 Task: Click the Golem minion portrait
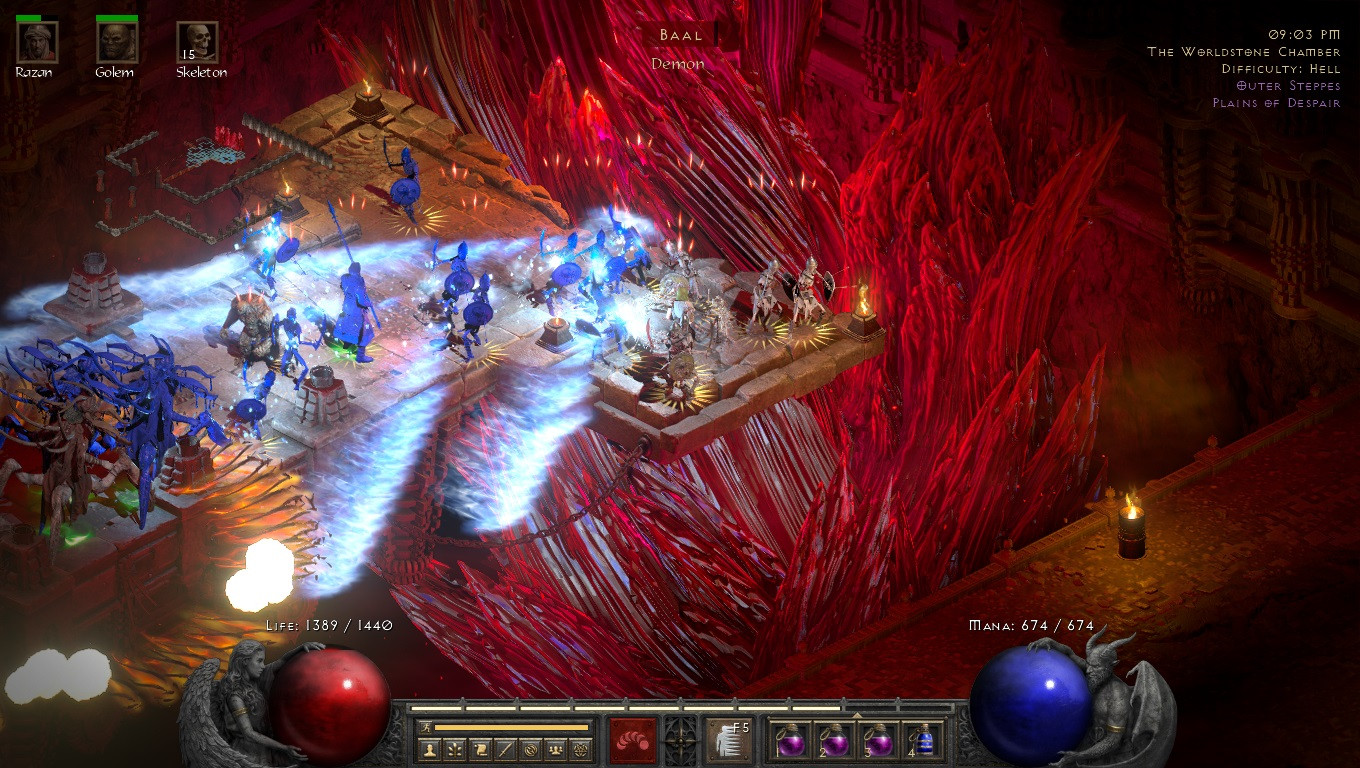tap(117, 43)
